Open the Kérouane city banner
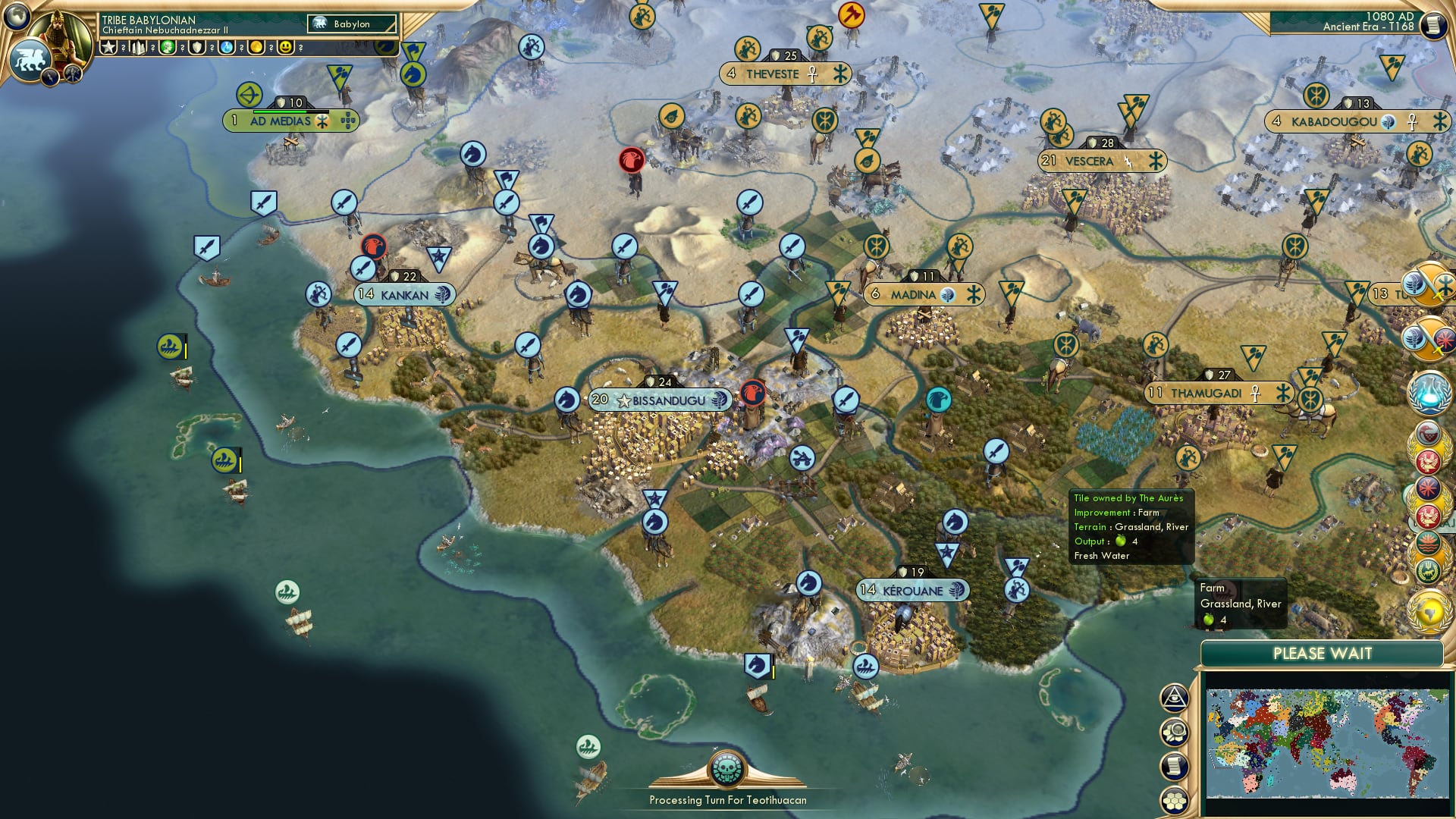 pyautogui.click(x=913, y=590)
